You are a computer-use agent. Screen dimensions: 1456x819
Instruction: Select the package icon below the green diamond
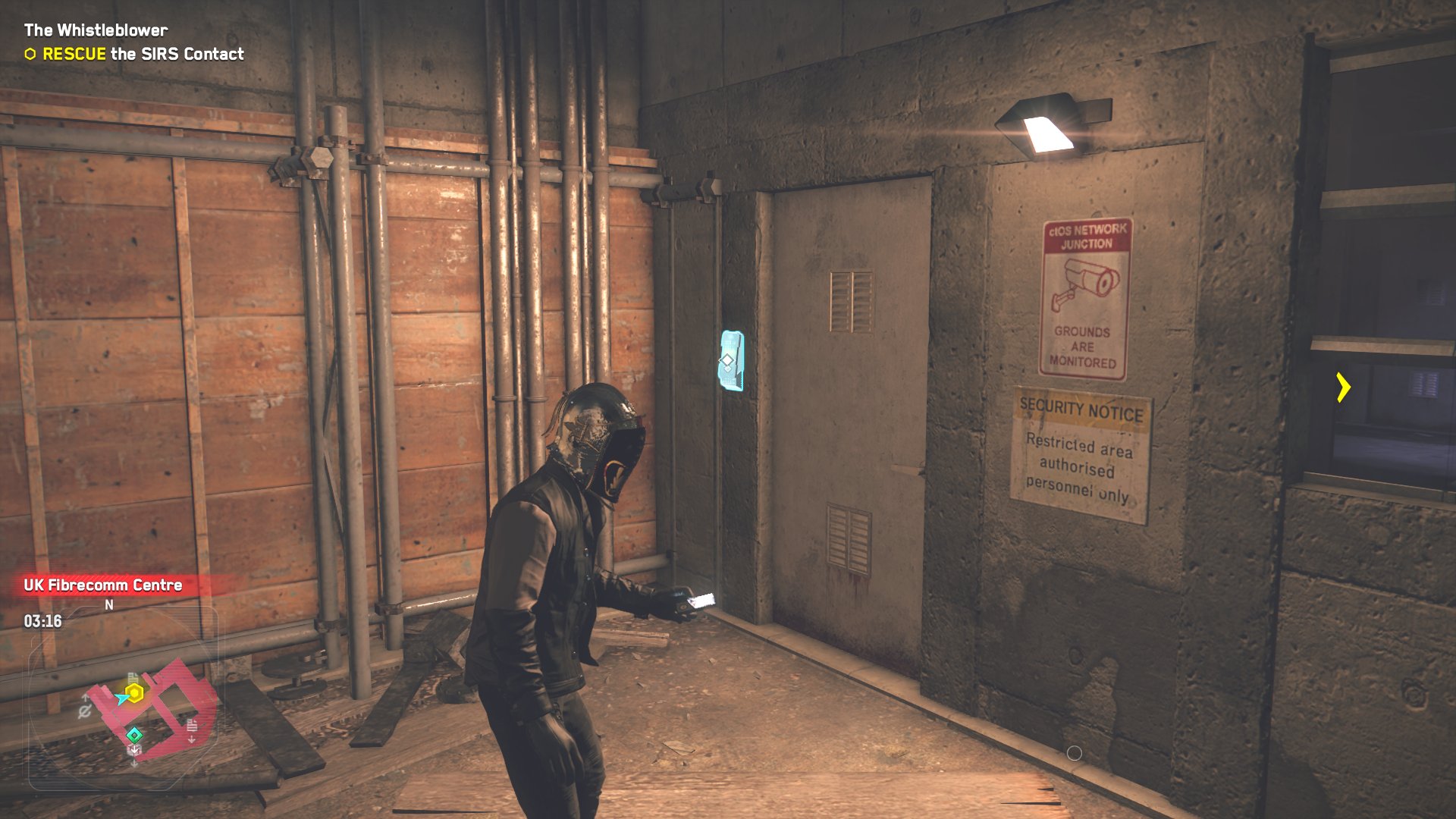pos(133,750)
